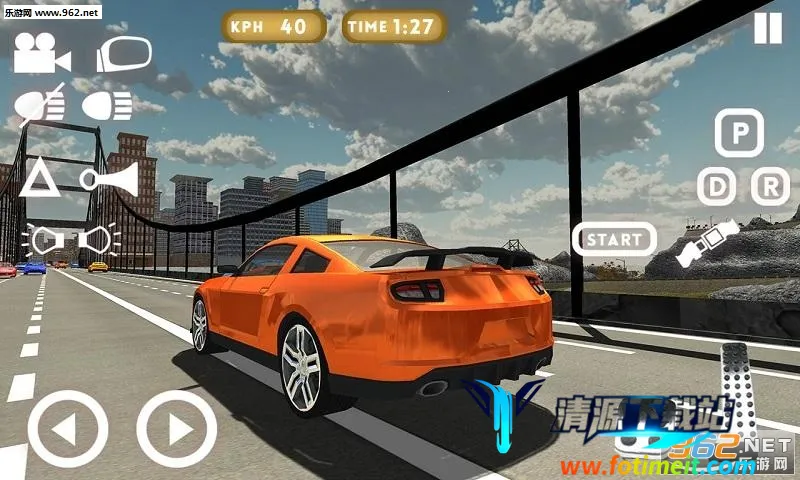Toggle the rear-view mirror
The height and width of the screenshot is (480, 800).
[x=123, y=54]
